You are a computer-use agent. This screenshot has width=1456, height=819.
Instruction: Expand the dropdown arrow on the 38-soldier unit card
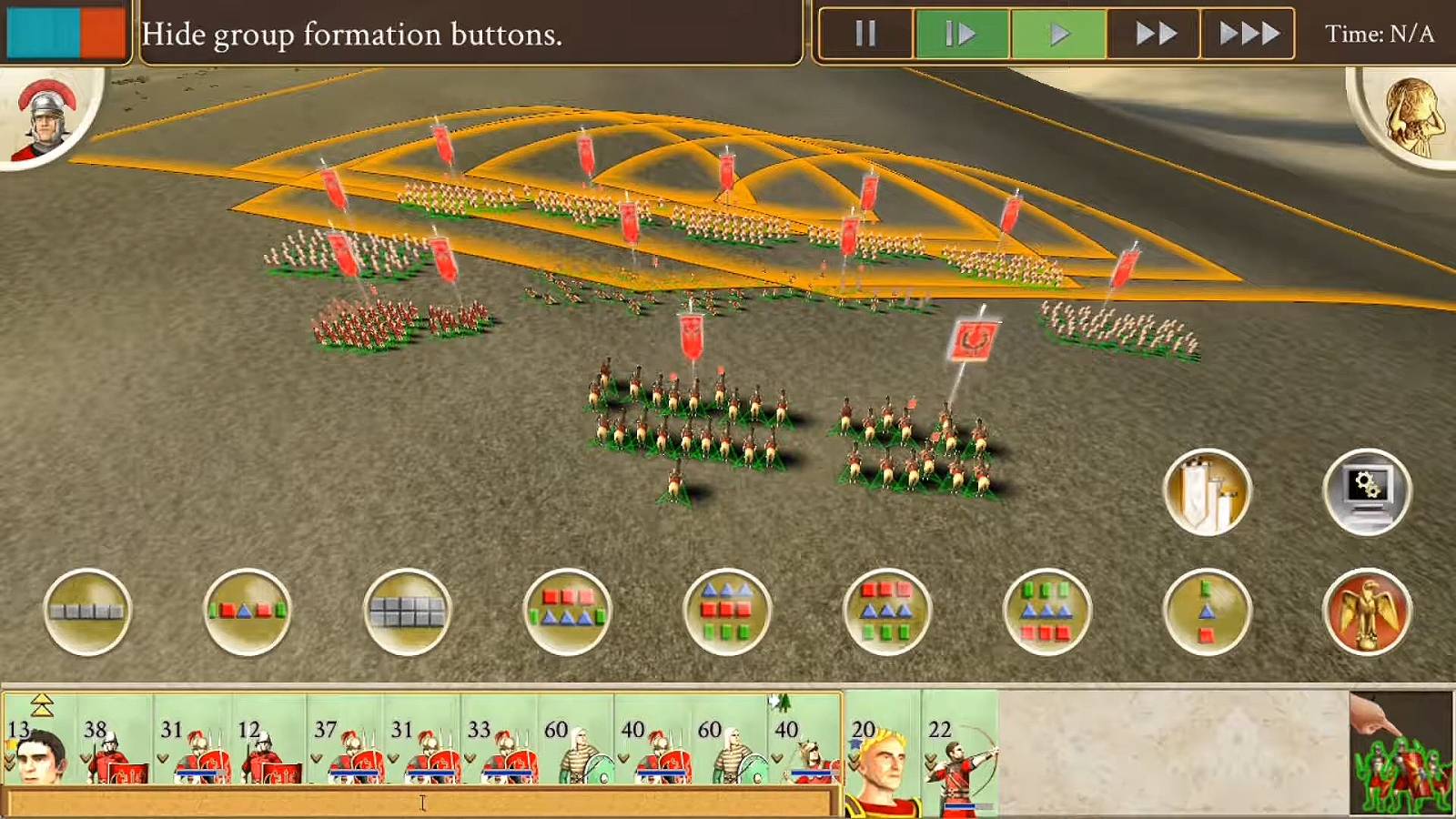[x=84, y=756]
